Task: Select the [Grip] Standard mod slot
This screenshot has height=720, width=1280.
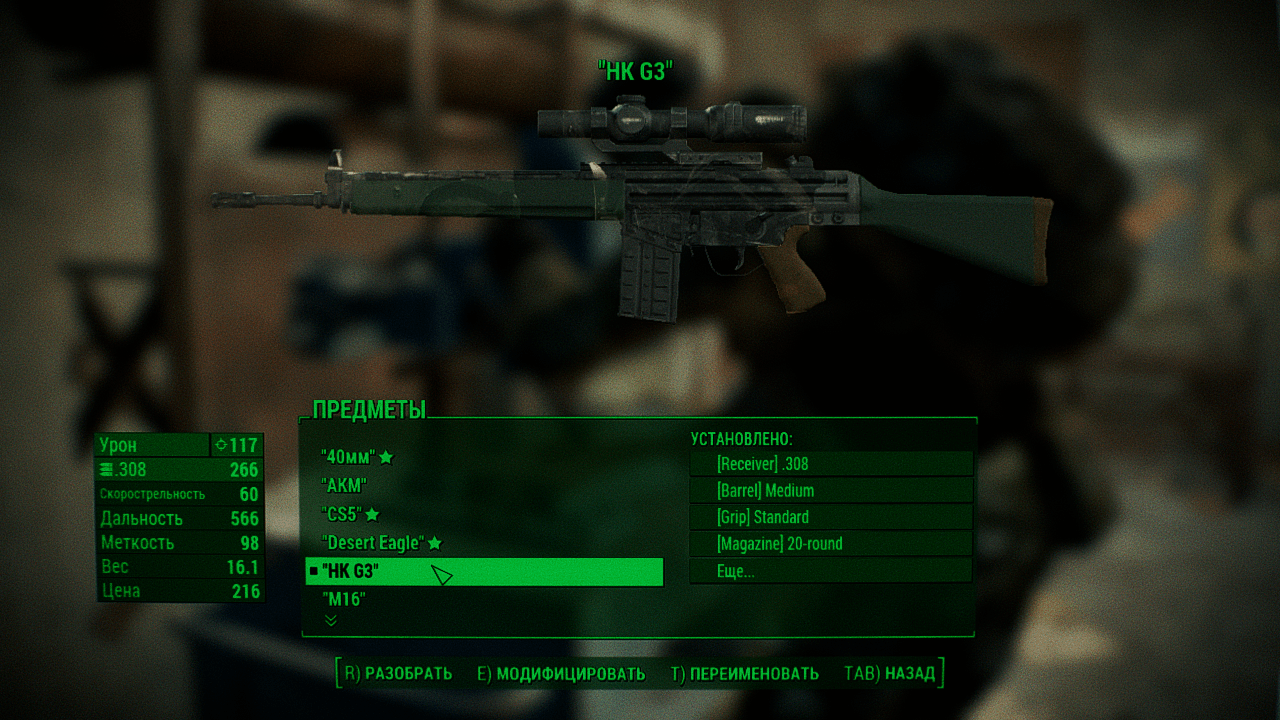Action: pyautogui.click(x=830, y=517)
